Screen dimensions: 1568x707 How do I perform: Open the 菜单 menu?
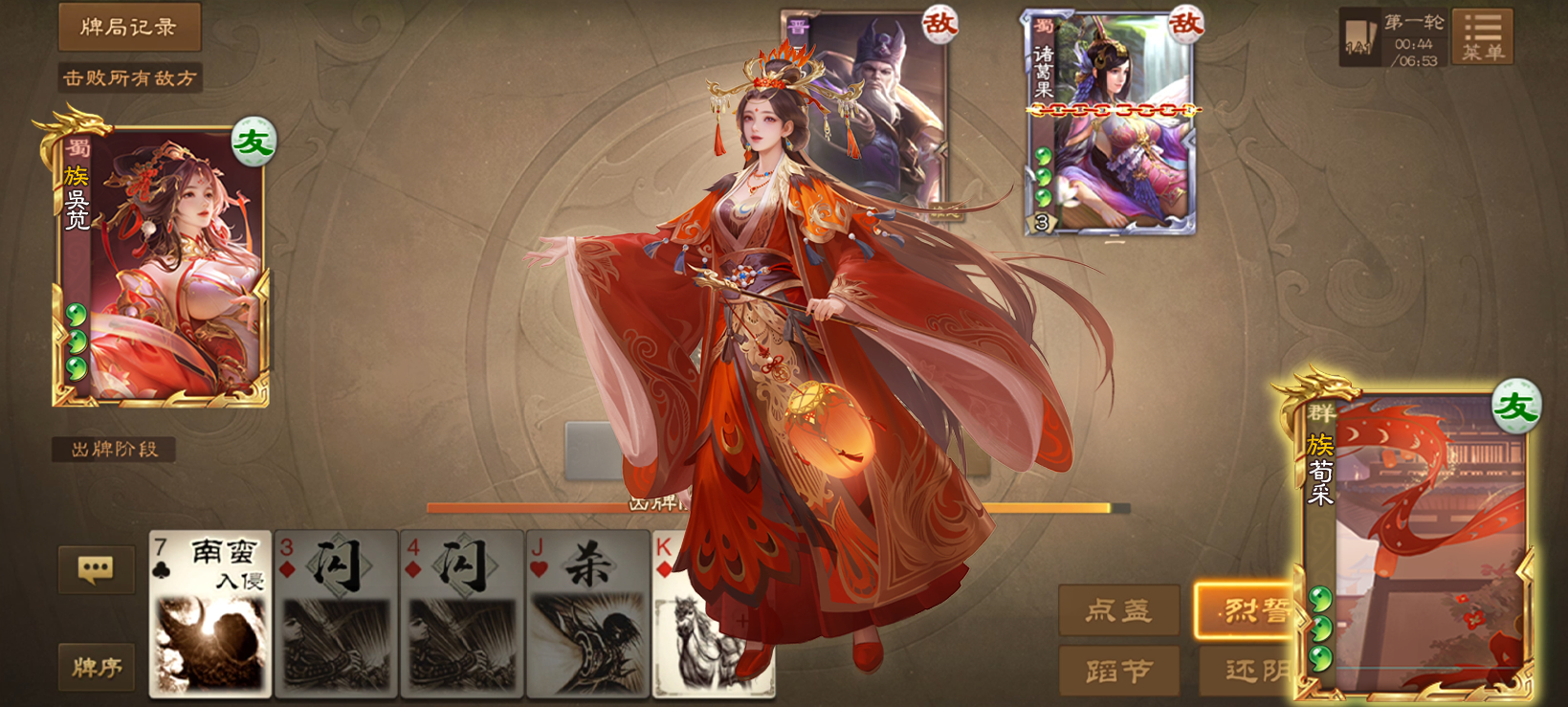click(1482, 37)
